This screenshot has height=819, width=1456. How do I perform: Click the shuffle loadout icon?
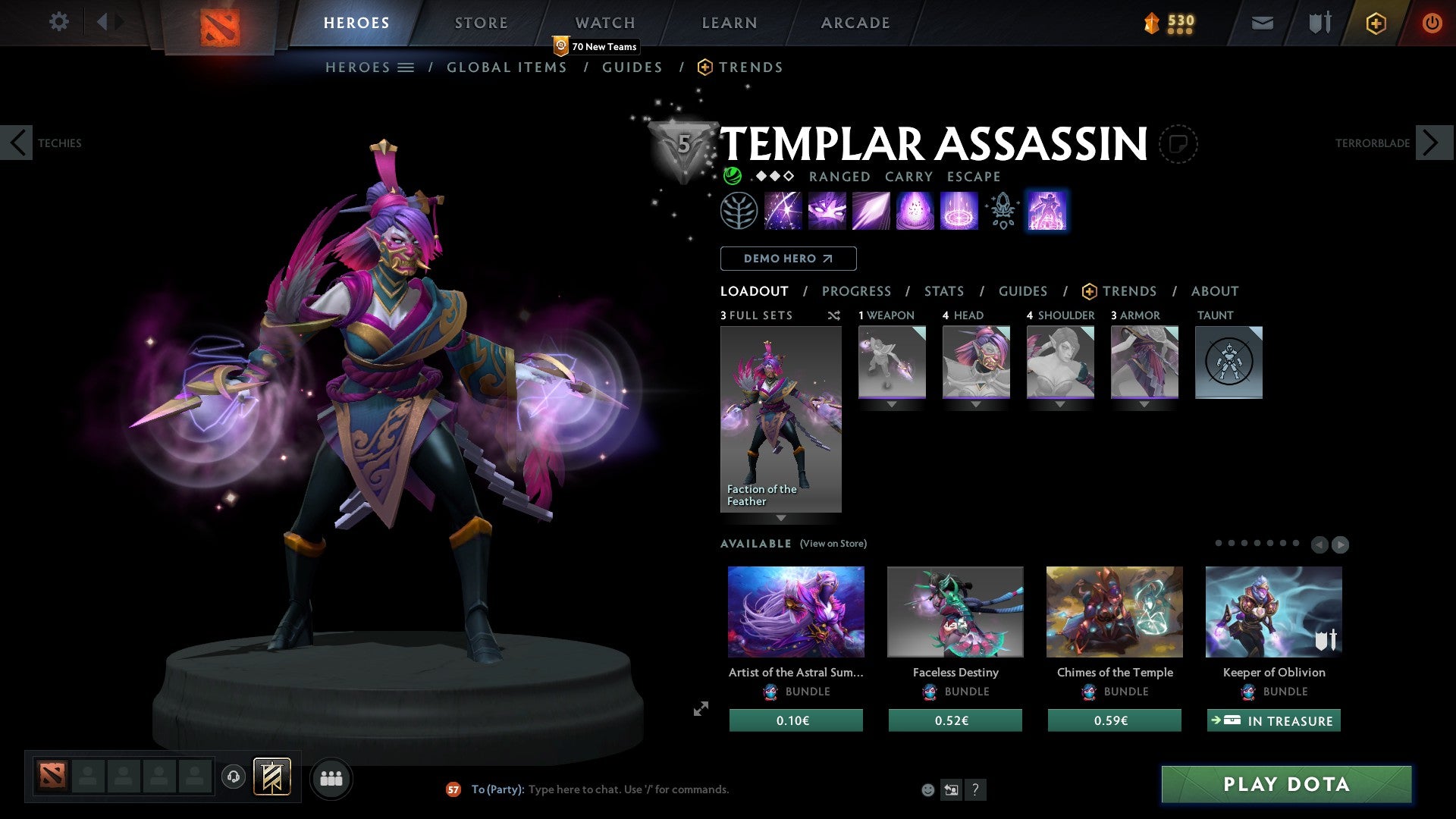[833, 316]
